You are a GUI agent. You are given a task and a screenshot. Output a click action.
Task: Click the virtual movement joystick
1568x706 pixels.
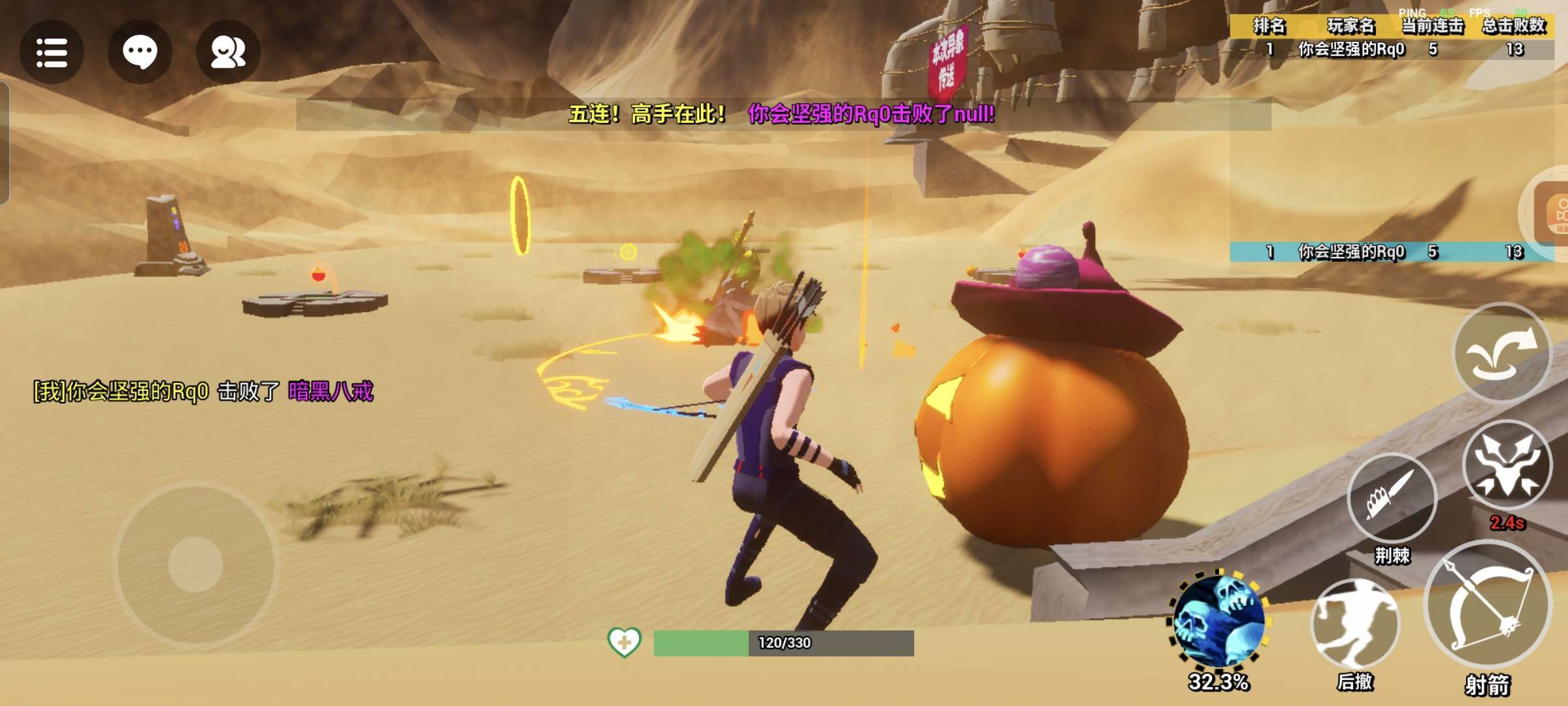pos(195,564)
